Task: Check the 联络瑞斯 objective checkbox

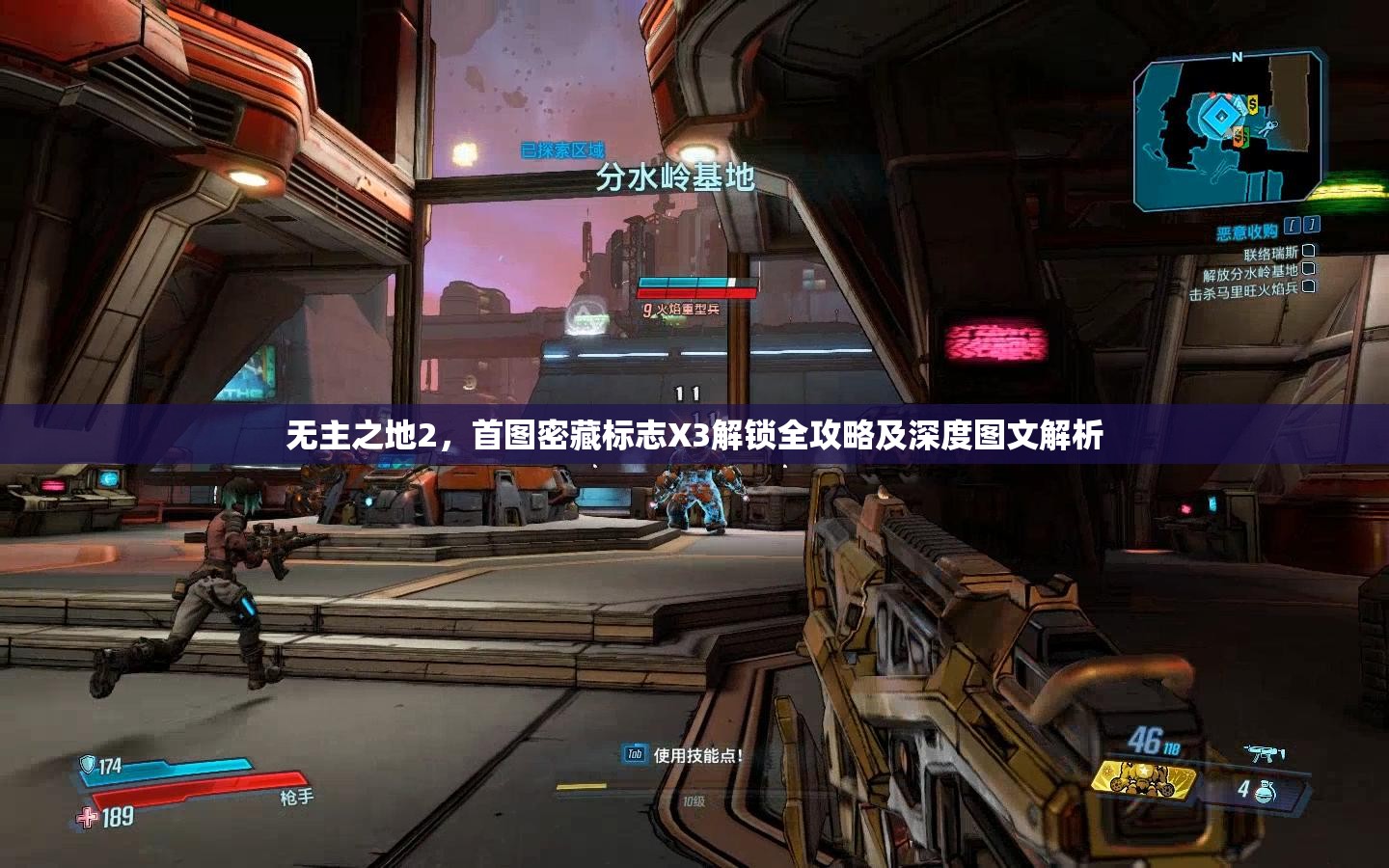Action: tap(1308, 253)
